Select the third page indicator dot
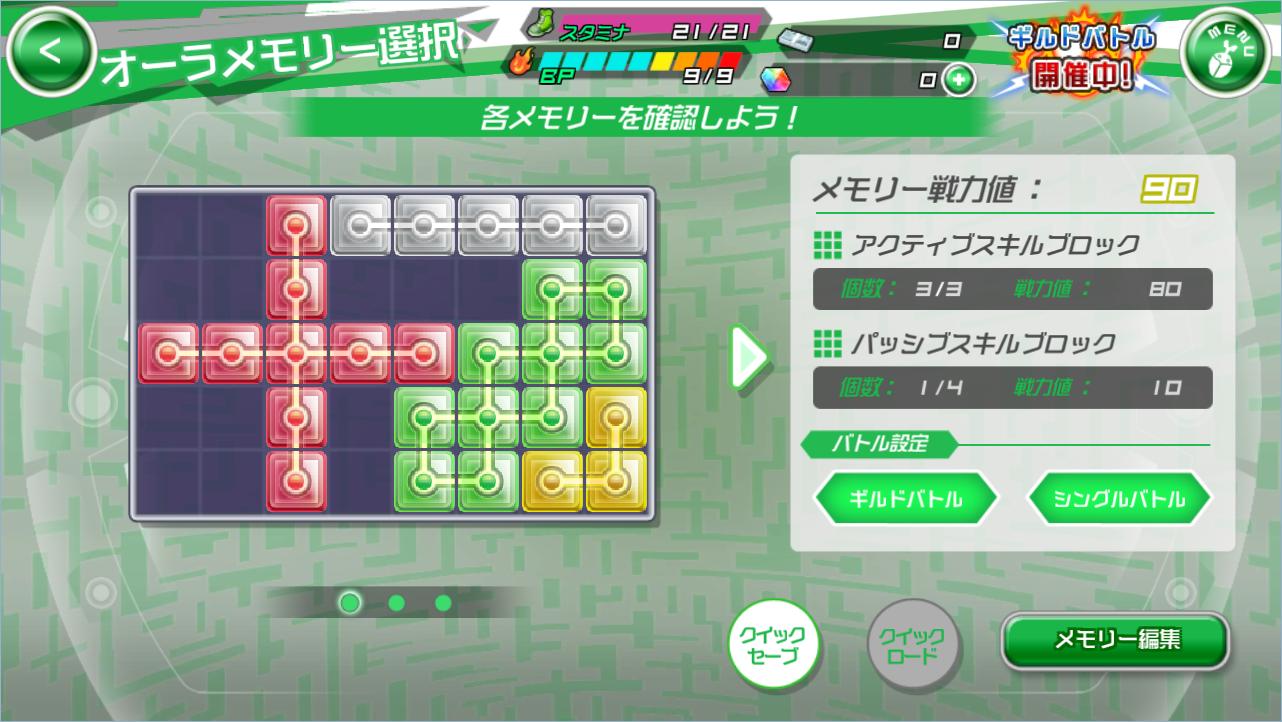The height and width of the screenshot is (722, 1282). point(441,604)
